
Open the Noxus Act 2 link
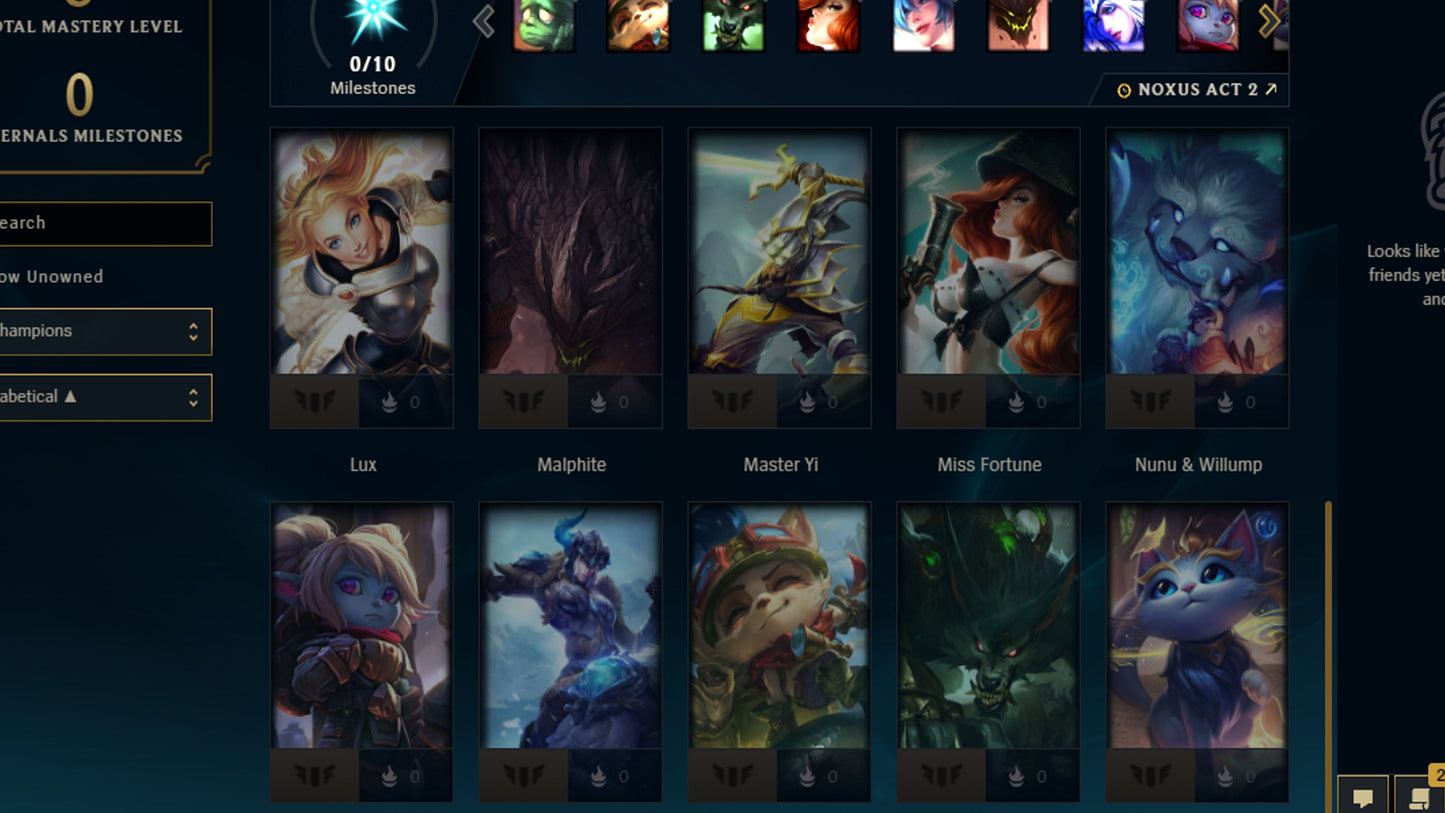click(1196, 89)
